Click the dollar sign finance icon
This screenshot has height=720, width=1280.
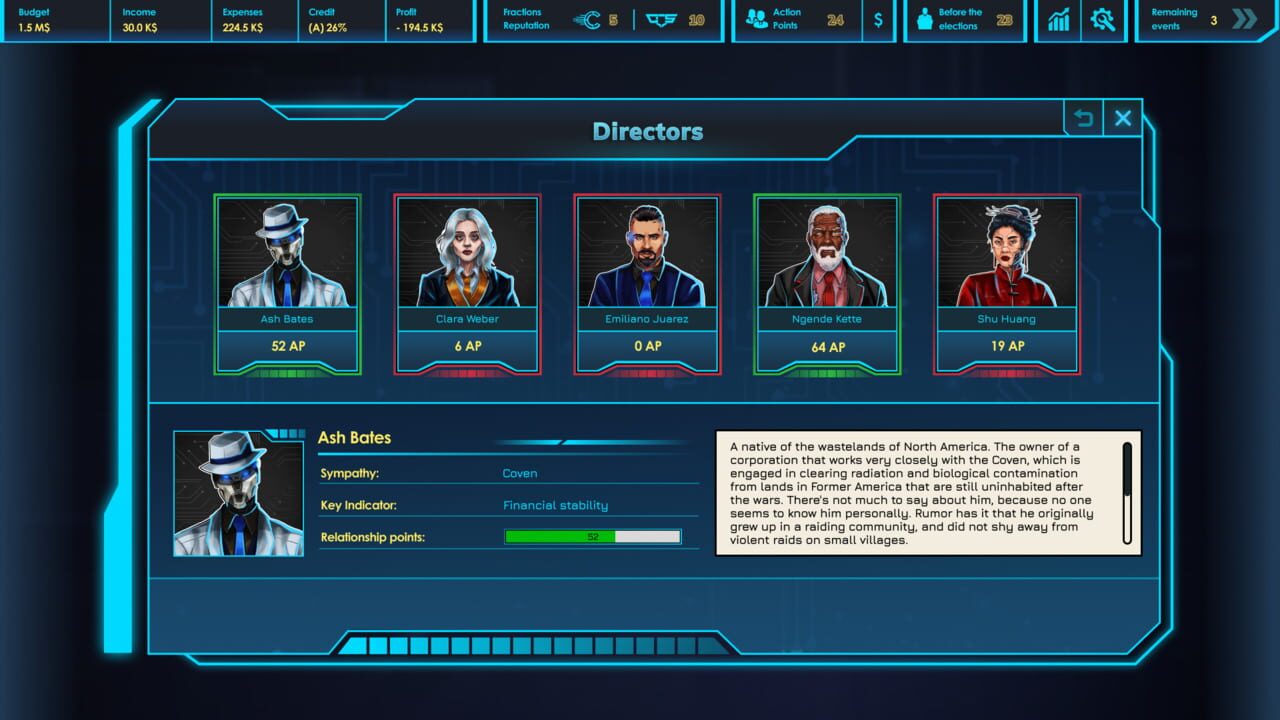point(878,18)
